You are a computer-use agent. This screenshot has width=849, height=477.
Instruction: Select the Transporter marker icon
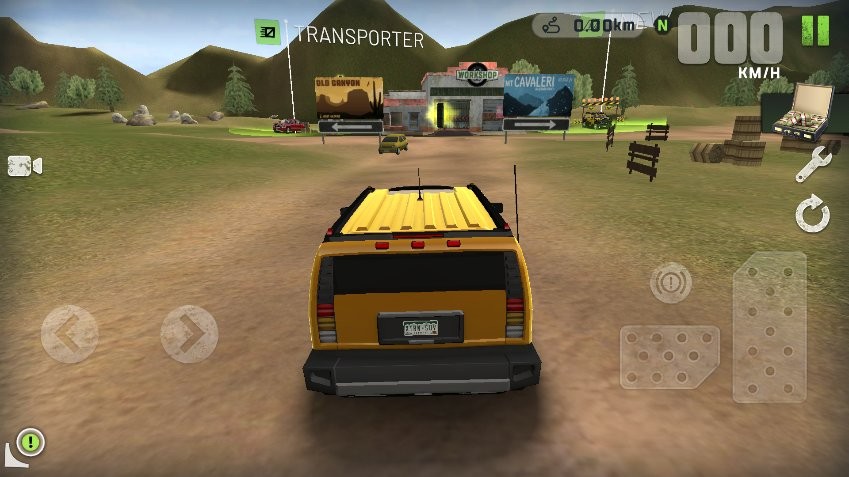(267, 32)
